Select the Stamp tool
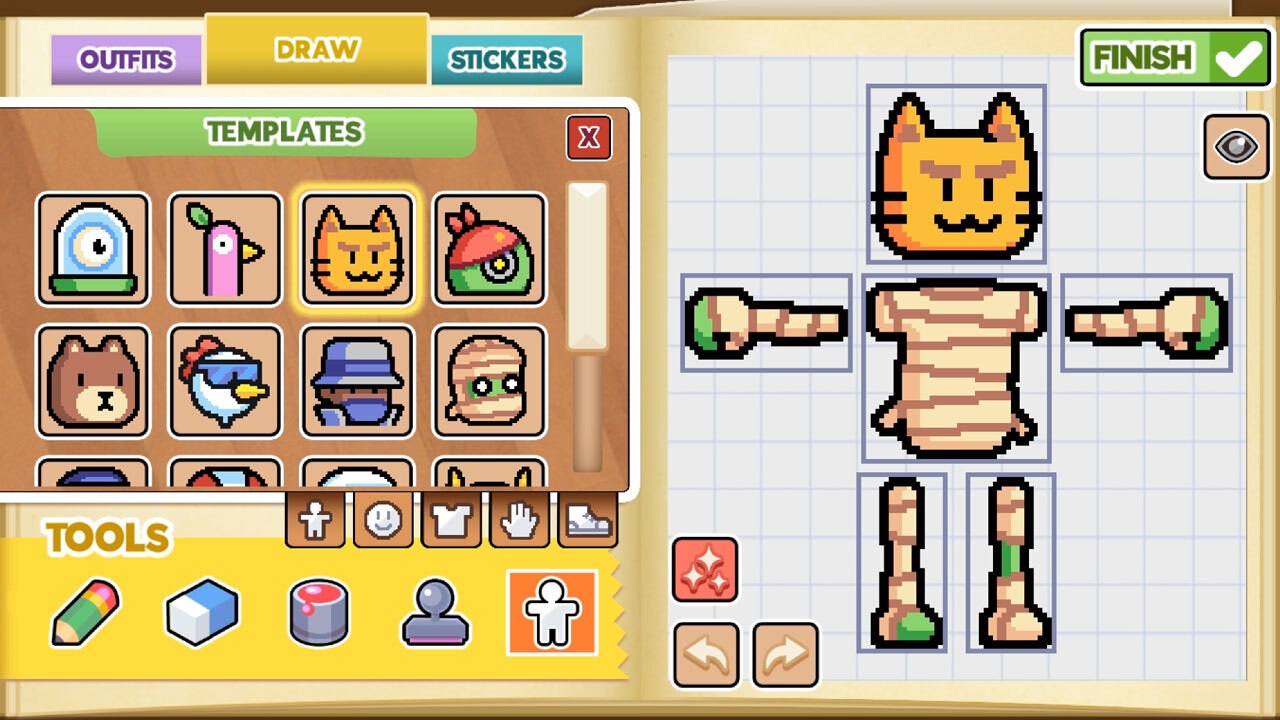 (x=435, y=612)
